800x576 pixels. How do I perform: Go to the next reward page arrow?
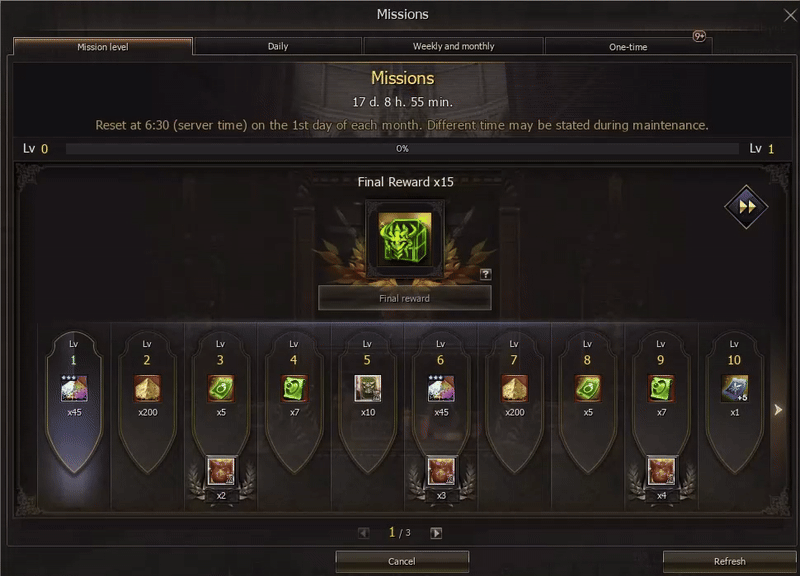436,533
